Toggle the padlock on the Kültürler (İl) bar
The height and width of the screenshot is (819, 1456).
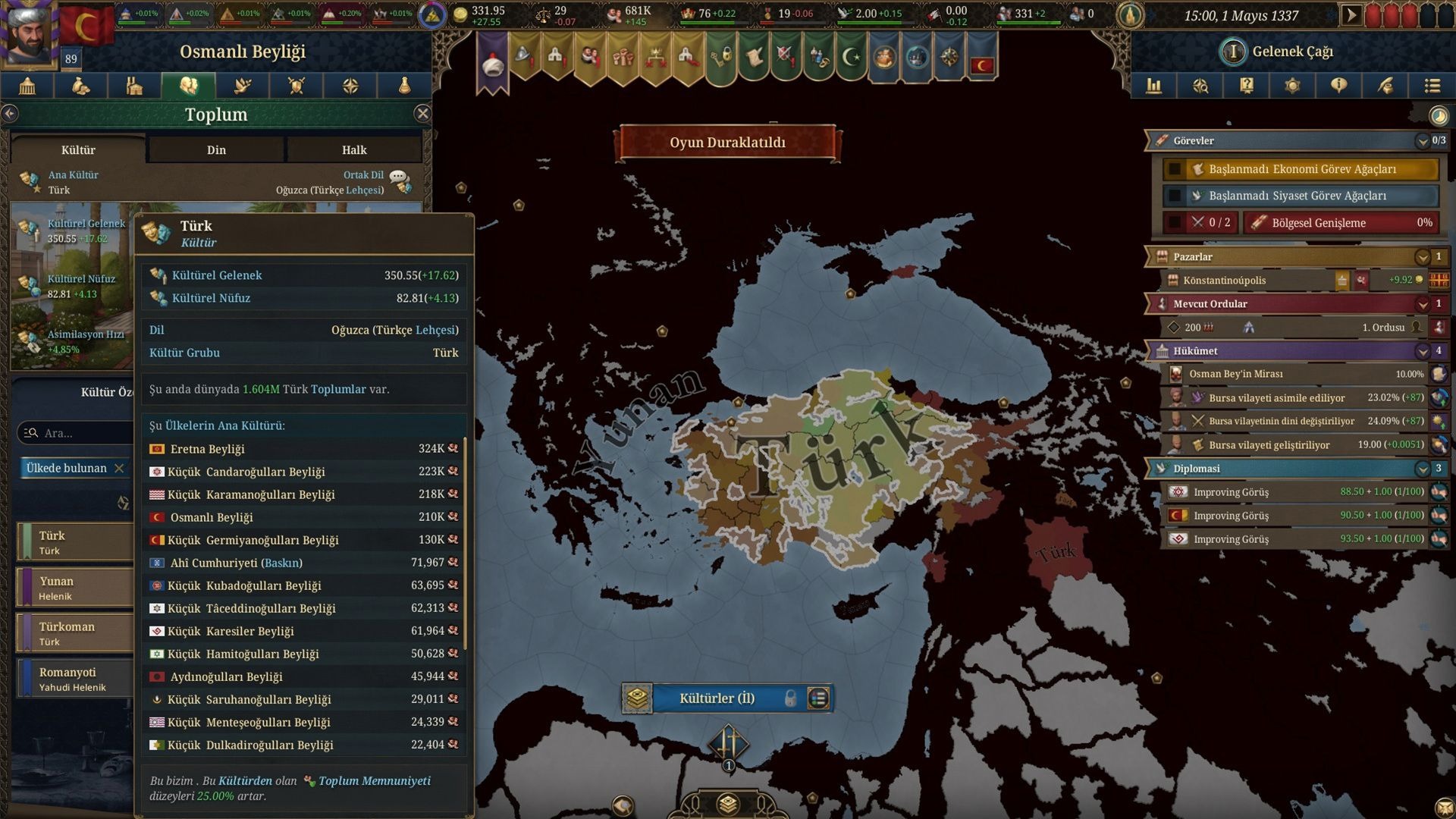[786, 698]
